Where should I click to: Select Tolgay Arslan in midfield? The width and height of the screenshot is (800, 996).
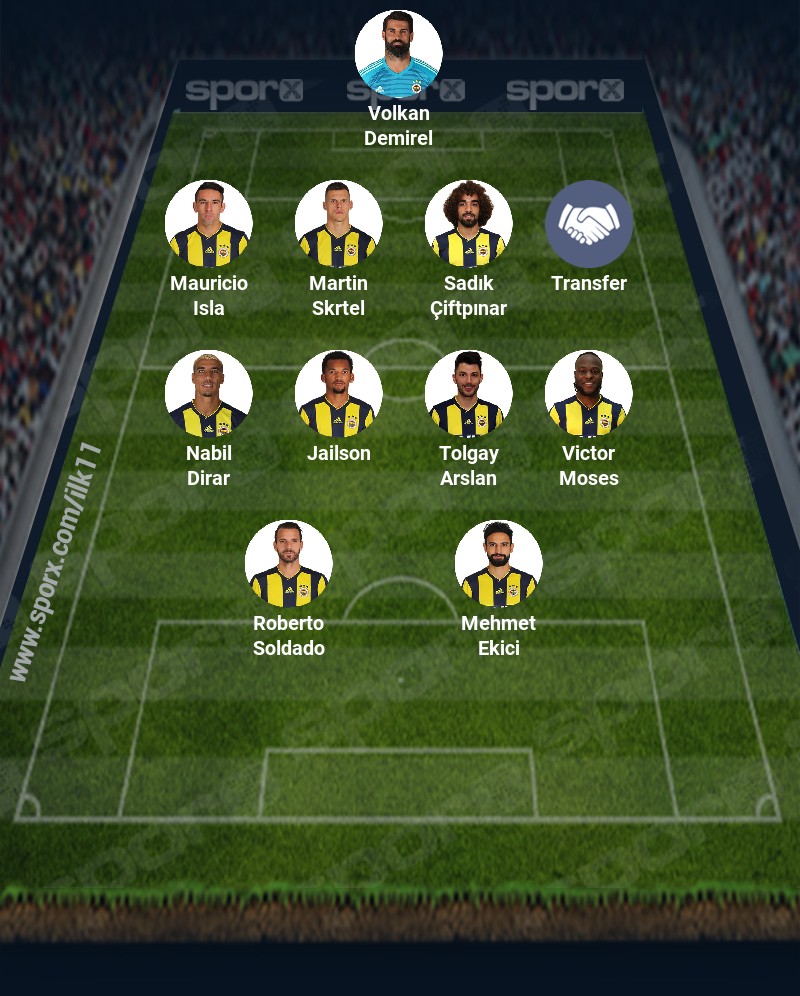pos(468,394)
